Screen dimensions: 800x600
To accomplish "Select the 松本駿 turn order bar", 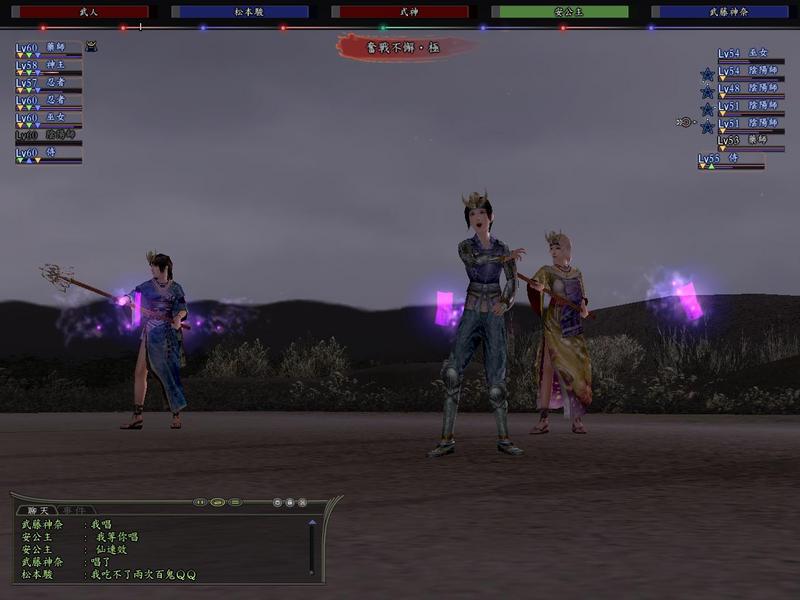I will [240, 12].
